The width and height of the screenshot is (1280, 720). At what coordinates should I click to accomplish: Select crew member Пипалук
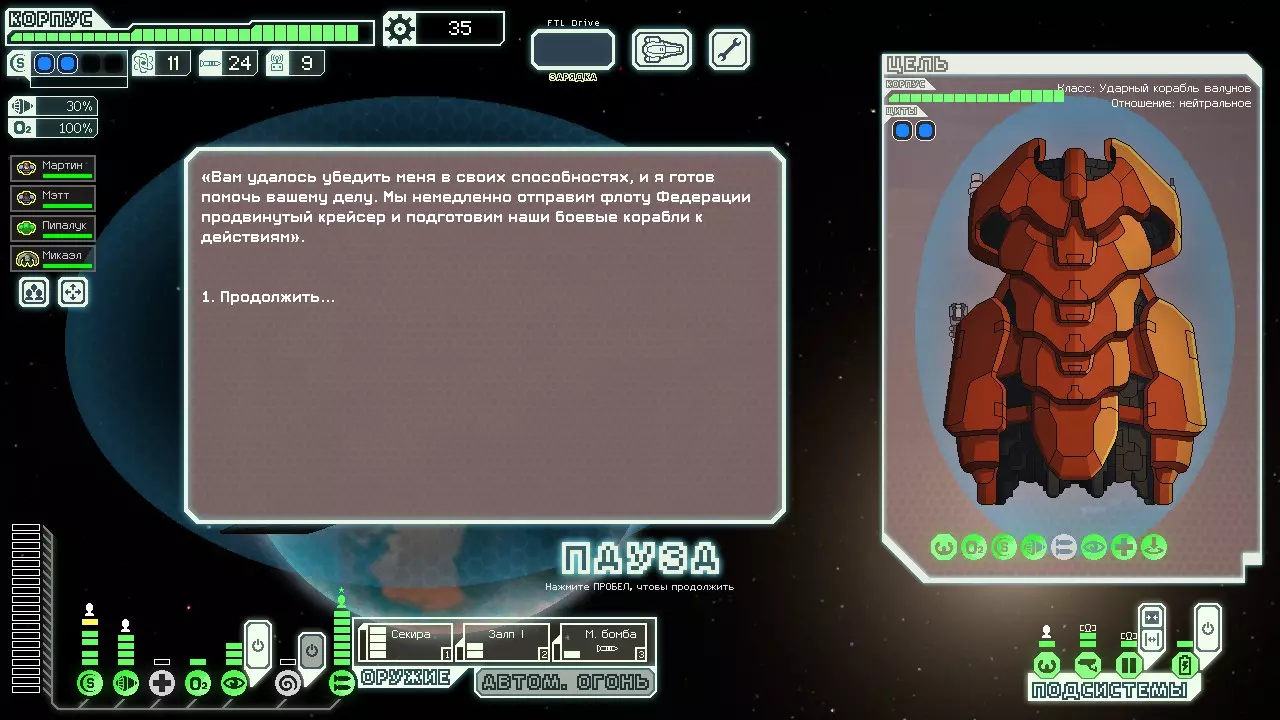click(54, 228)
